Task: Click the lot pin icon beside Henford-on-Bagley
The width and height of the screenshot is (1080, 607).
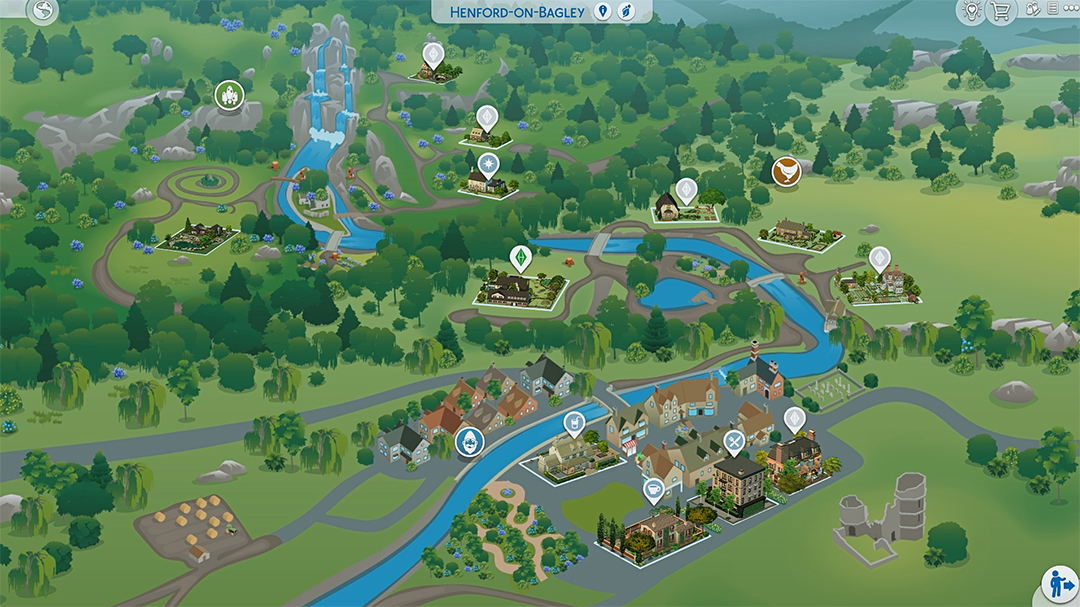Action: pos(602,11)
